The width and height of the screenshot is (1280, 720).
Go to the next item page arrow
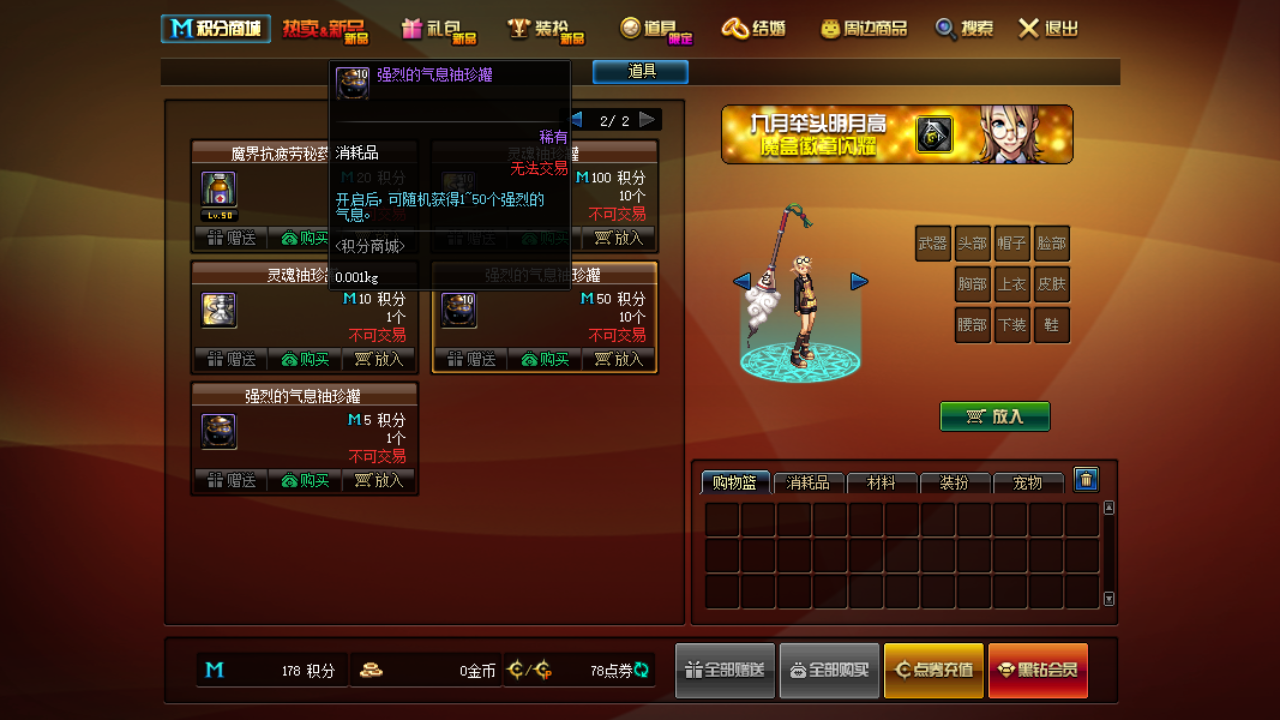[x=648, y=120]
